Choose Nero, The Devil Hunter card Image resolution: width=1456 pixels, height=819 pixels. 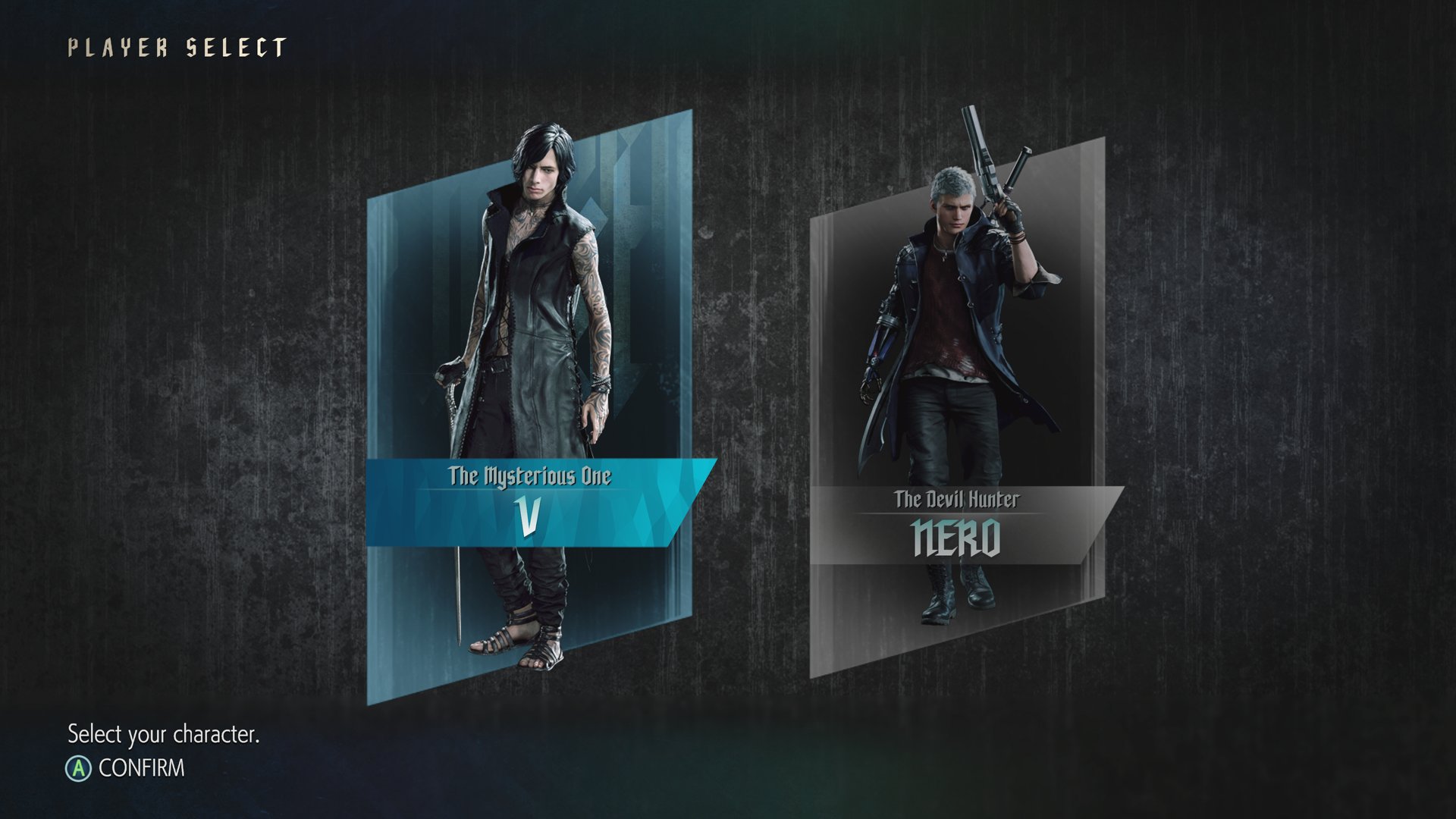(957, 409)
